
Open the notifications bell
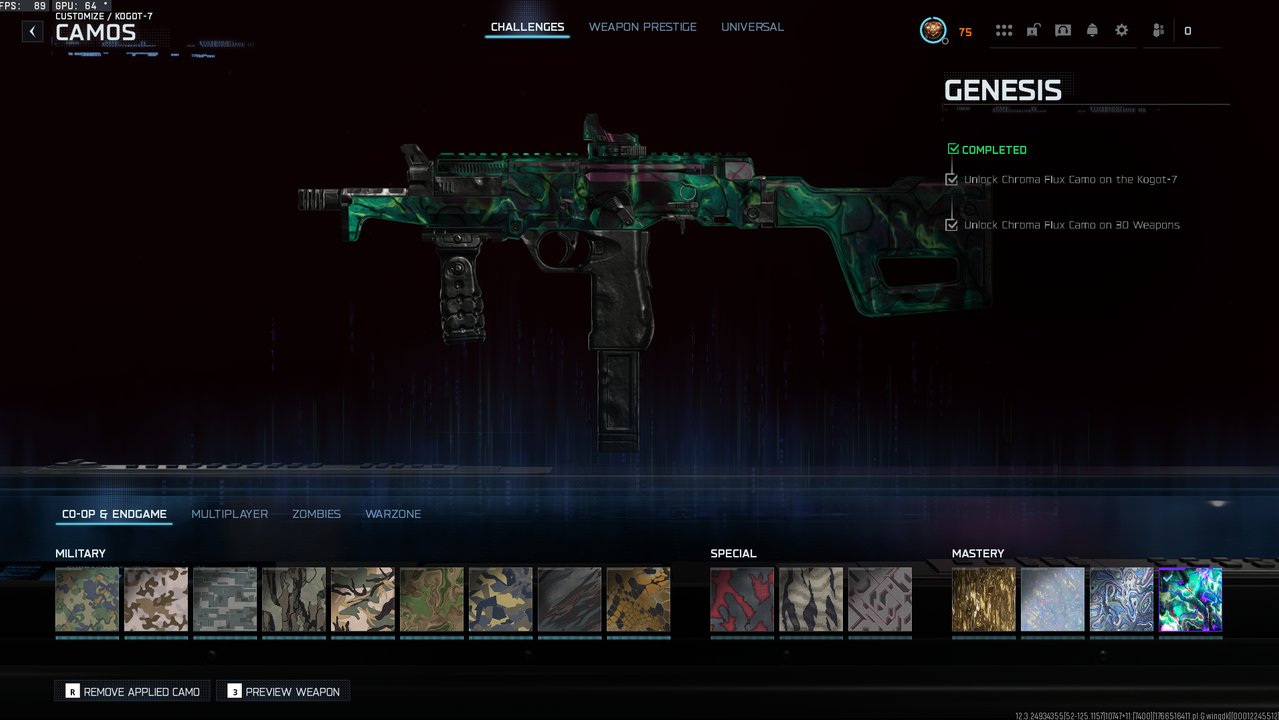click(1092, 31)
